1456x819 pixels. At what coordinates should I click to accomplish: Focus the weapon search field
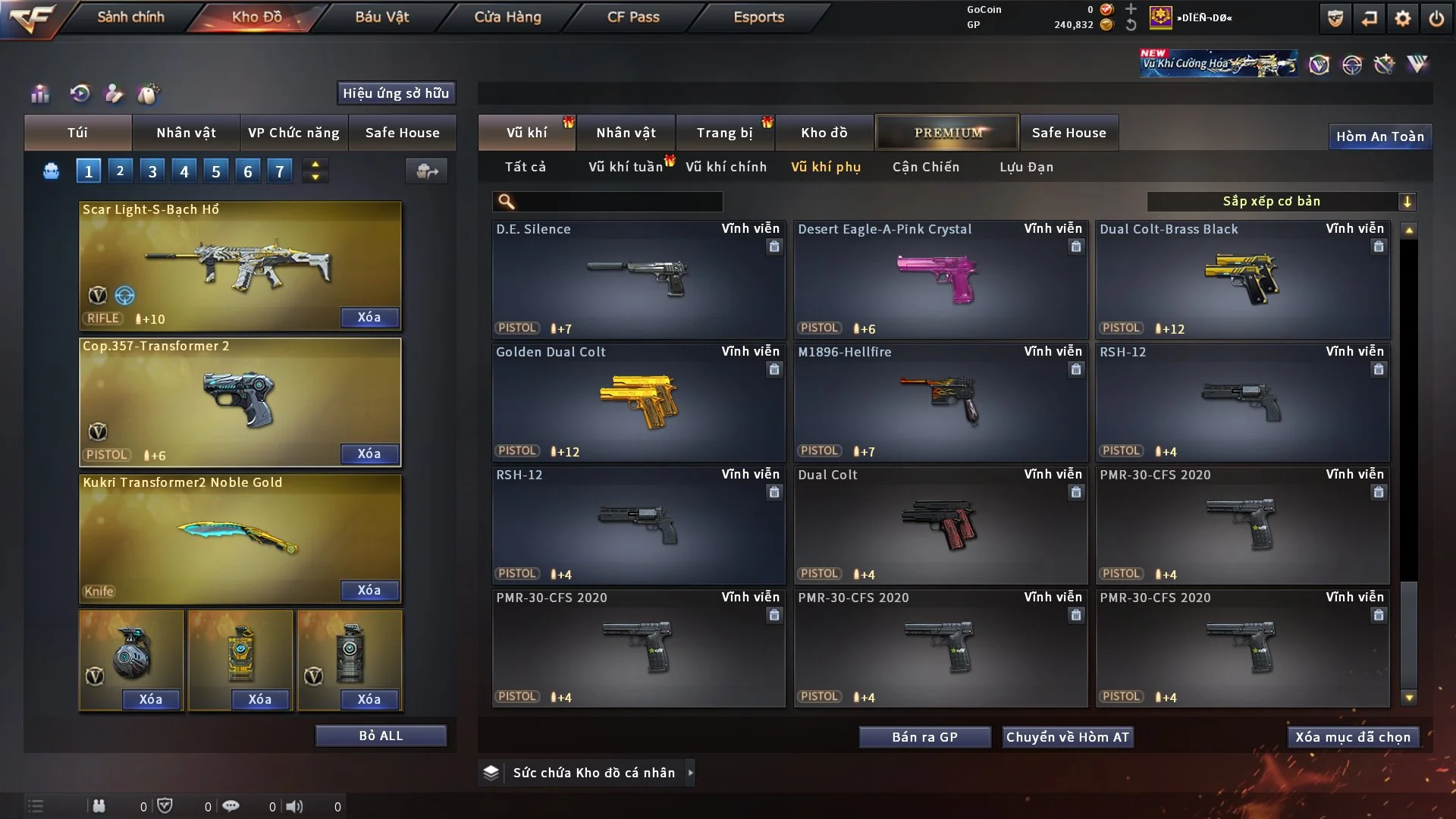coord(618,202)
